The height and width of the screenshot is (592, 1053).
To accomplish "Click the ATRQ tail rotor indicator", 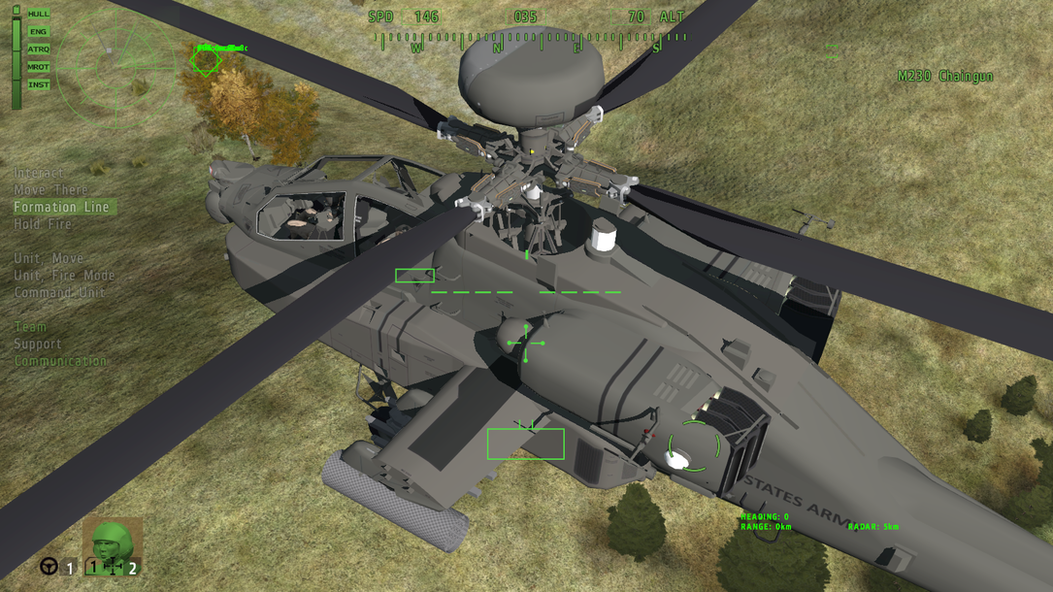I will [38, 49].
